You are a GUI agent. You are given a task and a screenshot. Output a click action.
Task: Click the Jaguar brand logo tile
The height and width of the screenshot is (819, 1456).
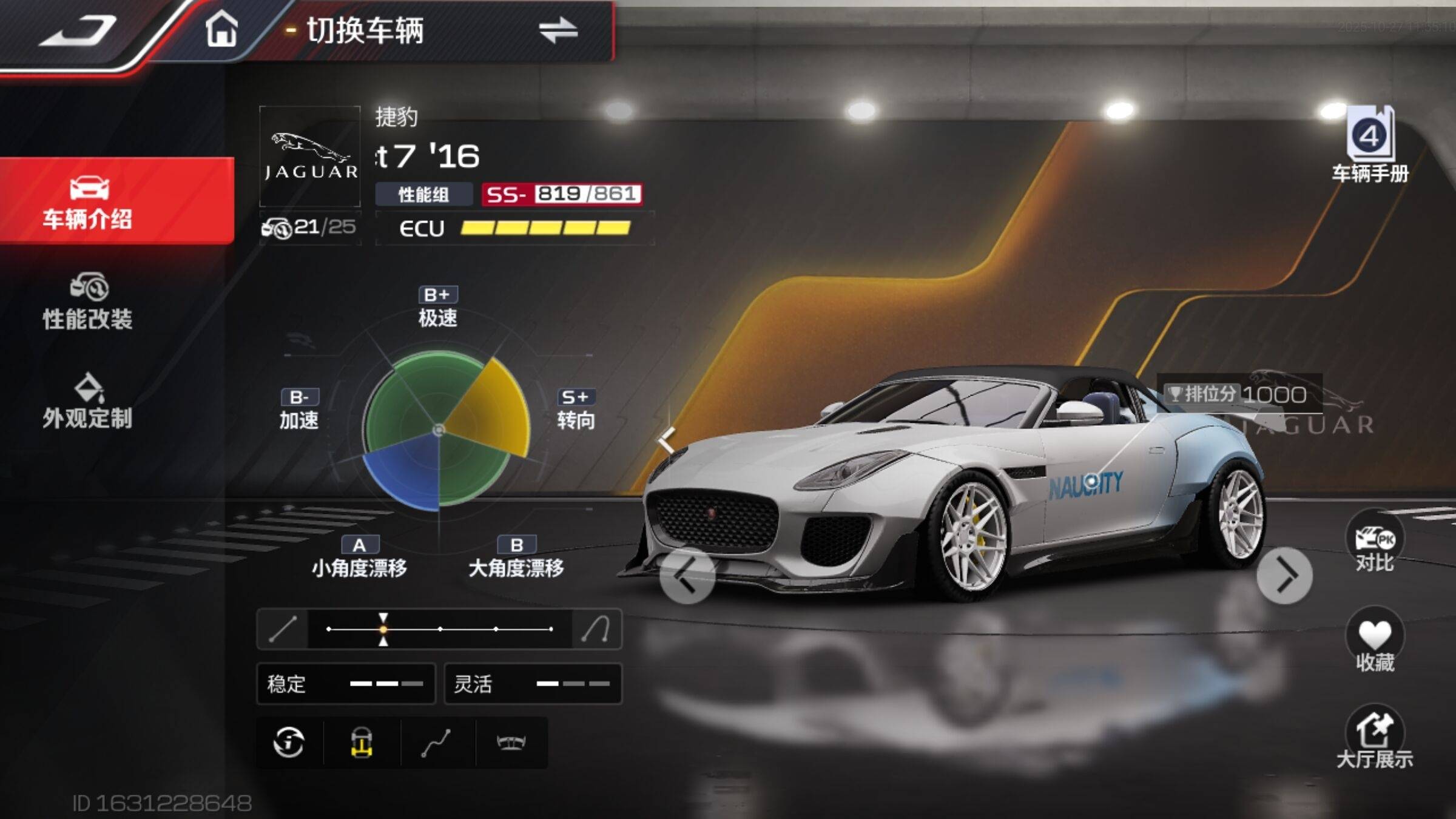[x=310, y=157]
